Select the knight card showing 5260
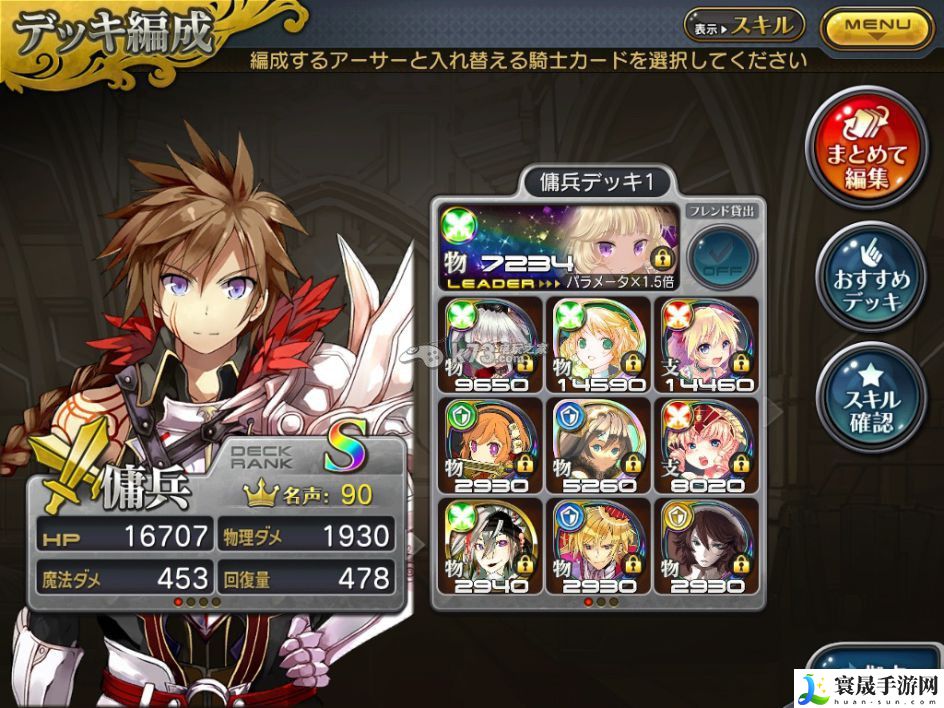This screenshot has width=944, height=708. point(598,447)
